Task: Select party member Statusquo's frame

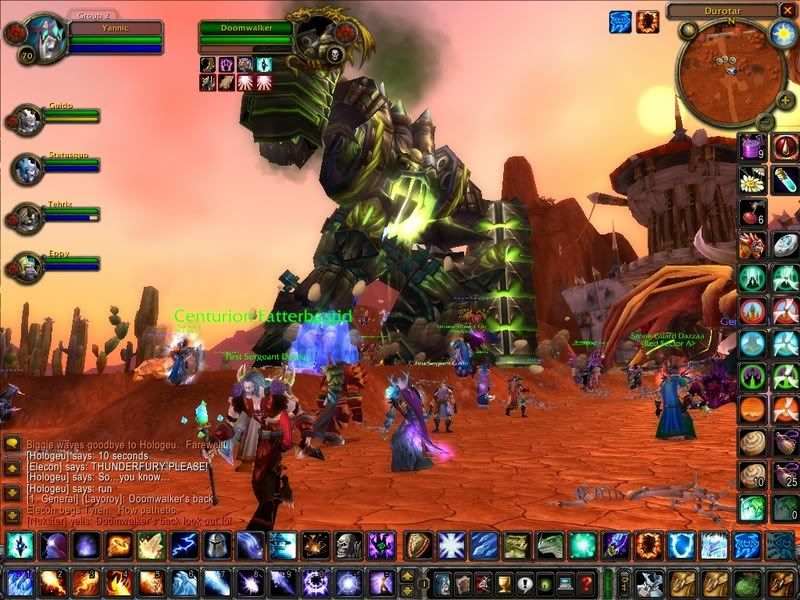Action: coord(28,167)
